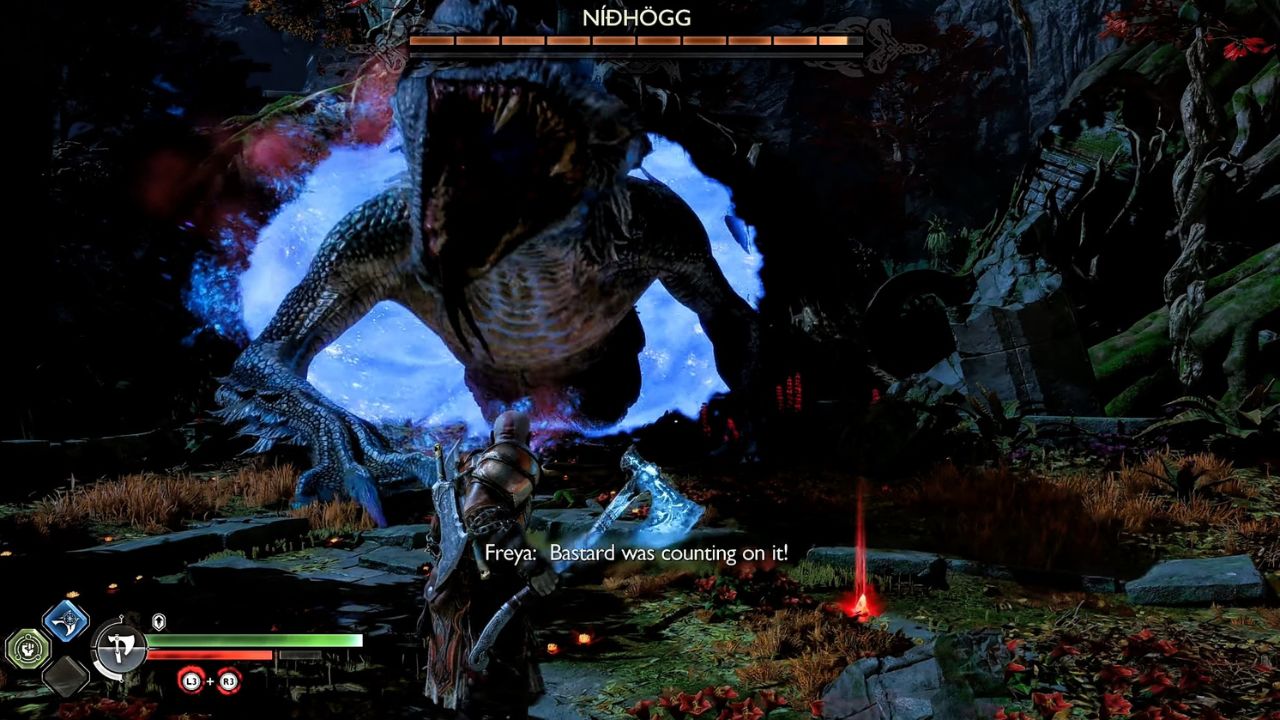Click the empty heavy runic attack slot
The width and height of the screenshot is (1280, 720).
pos(67,676)
